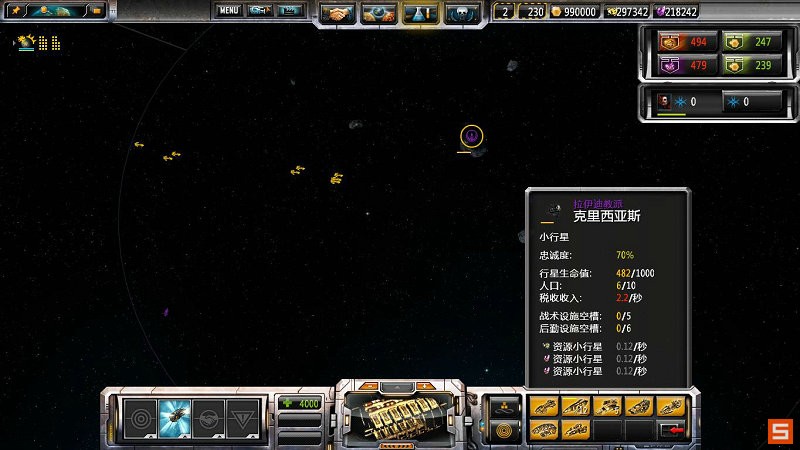Click the green plus 4000 button

300,403
